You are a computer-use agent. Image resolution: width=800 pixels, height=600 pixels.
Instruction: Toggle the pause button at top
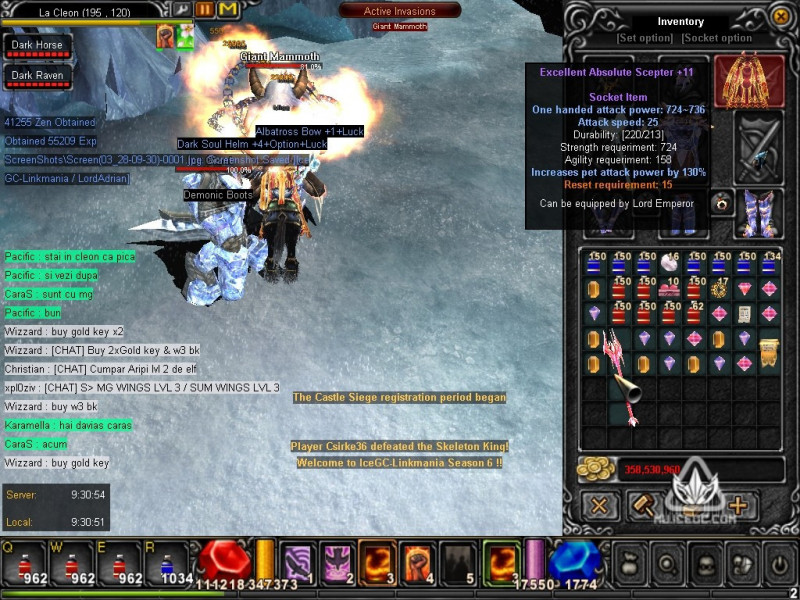pos(203,9)
